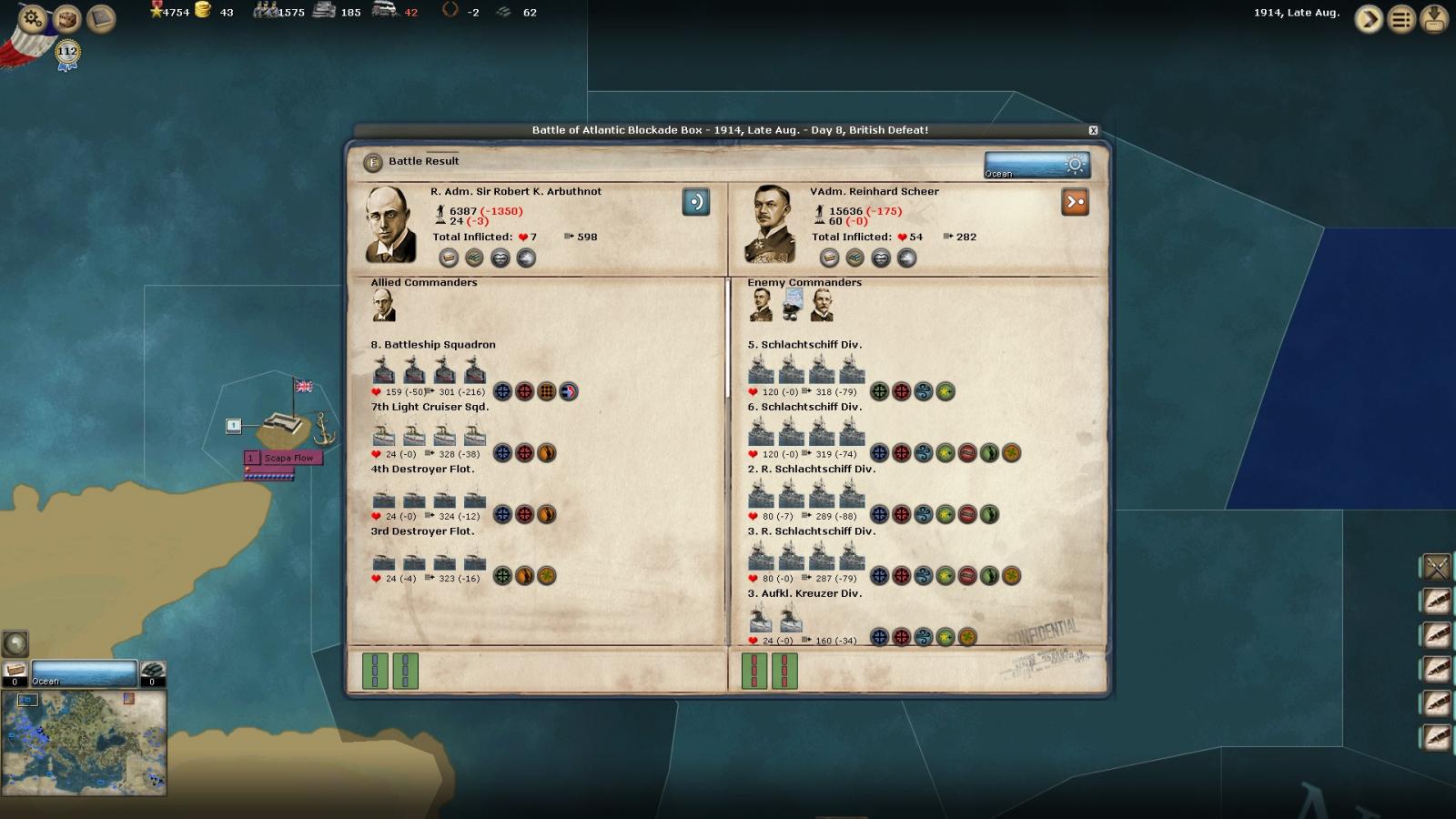Open the ledger book icon
The height and width of the screenshot is (819, 1456).
[x=100, y=19]
